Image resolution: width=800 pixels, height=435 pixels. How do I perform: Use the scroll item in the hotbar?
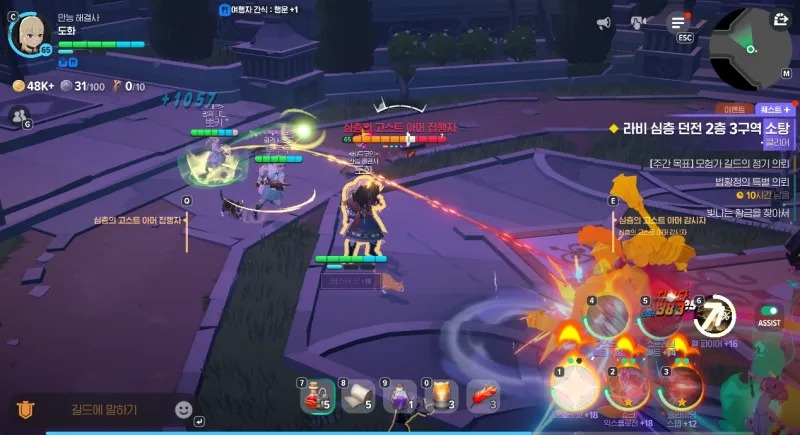[358, 396]
